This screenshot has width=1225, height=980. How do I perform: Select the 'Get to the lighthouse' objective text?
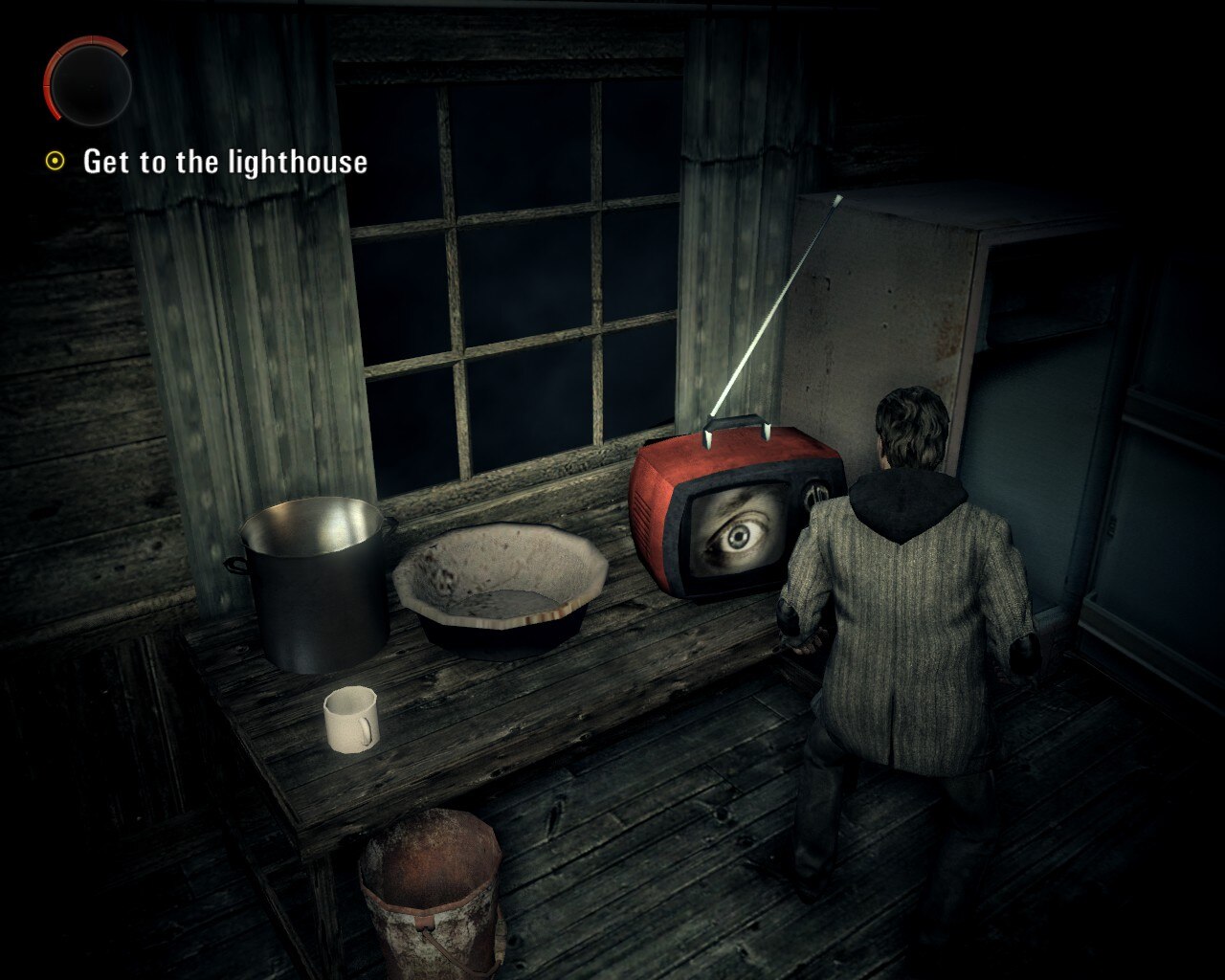[225, 163]
